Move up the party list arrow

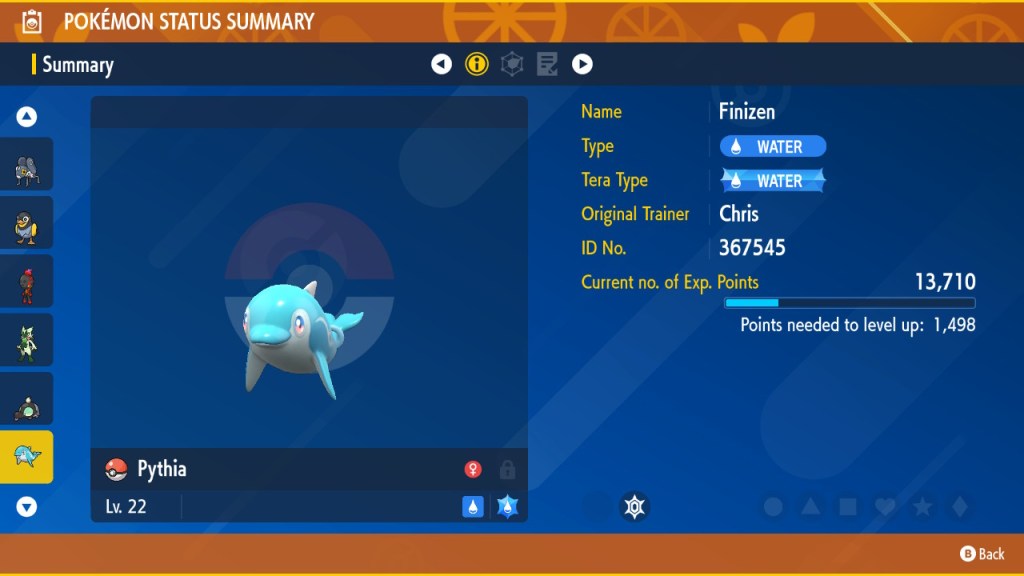27,117
